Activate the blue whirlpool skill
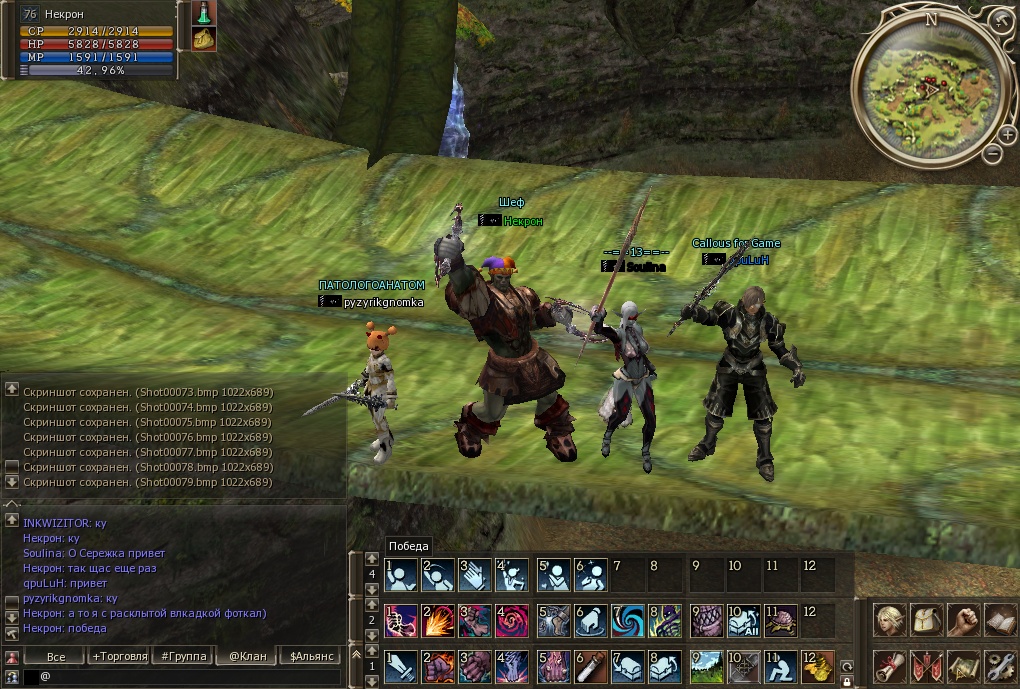 (x=628, y=621)
